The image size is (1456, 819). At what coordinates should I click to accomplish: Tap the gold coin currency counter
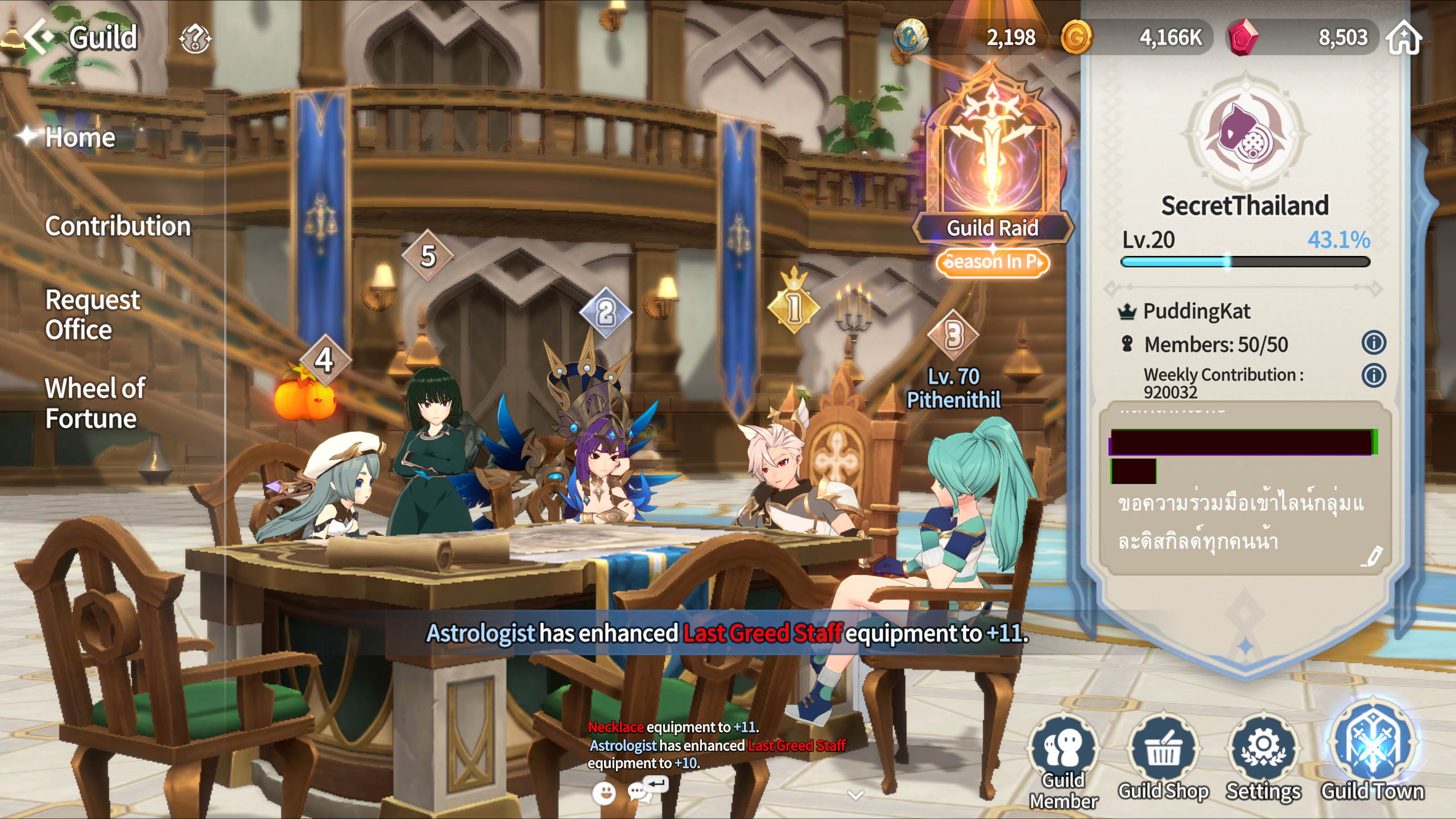1135,38
